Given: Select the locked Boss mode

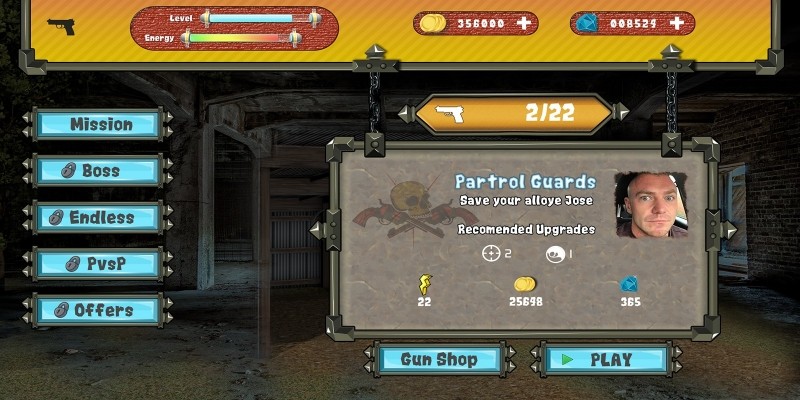Looking at the screenshot, I should point(99,171).
